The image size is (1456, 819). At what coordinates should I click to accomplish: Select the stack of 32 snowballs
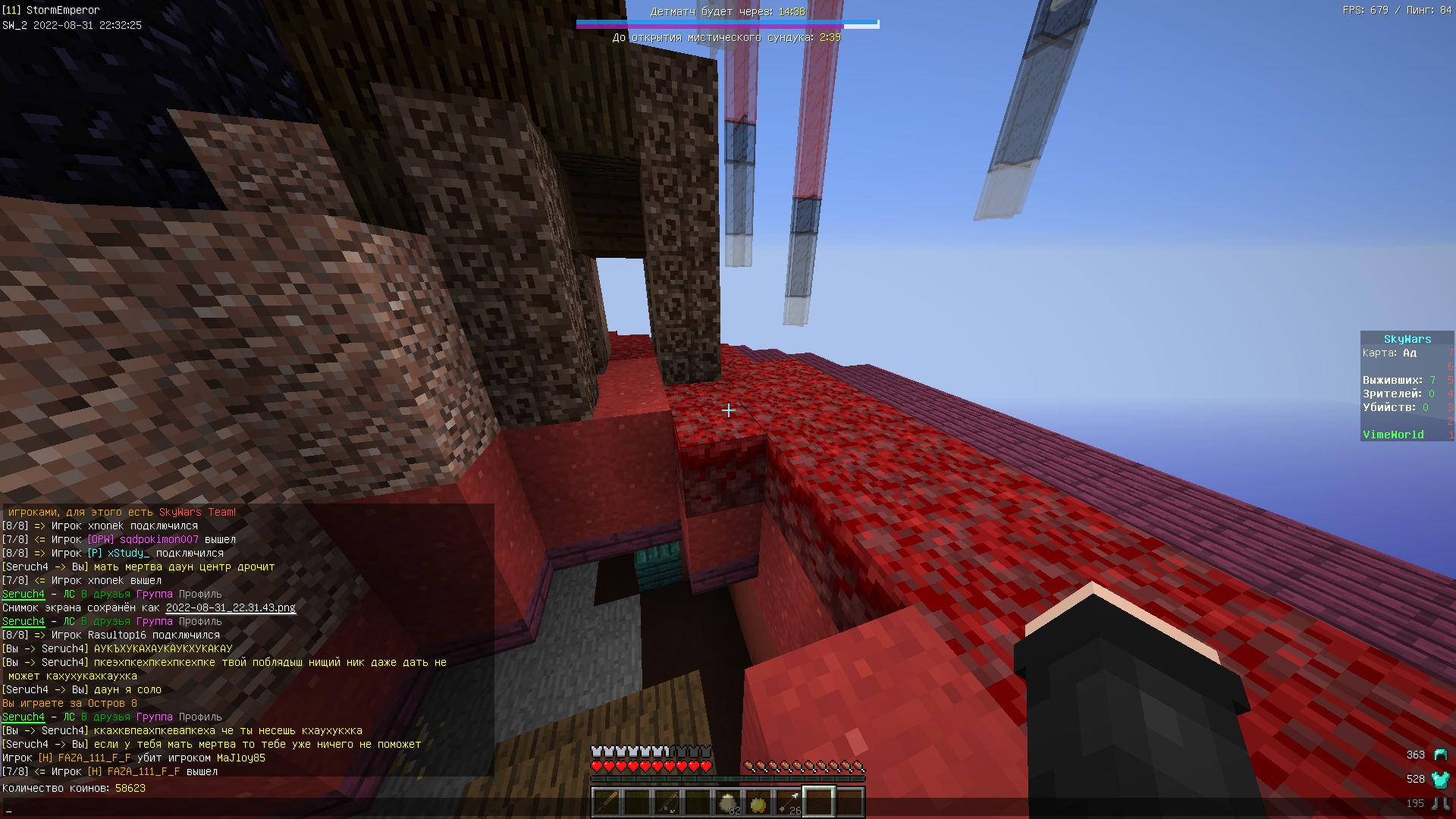click(728, 802)
